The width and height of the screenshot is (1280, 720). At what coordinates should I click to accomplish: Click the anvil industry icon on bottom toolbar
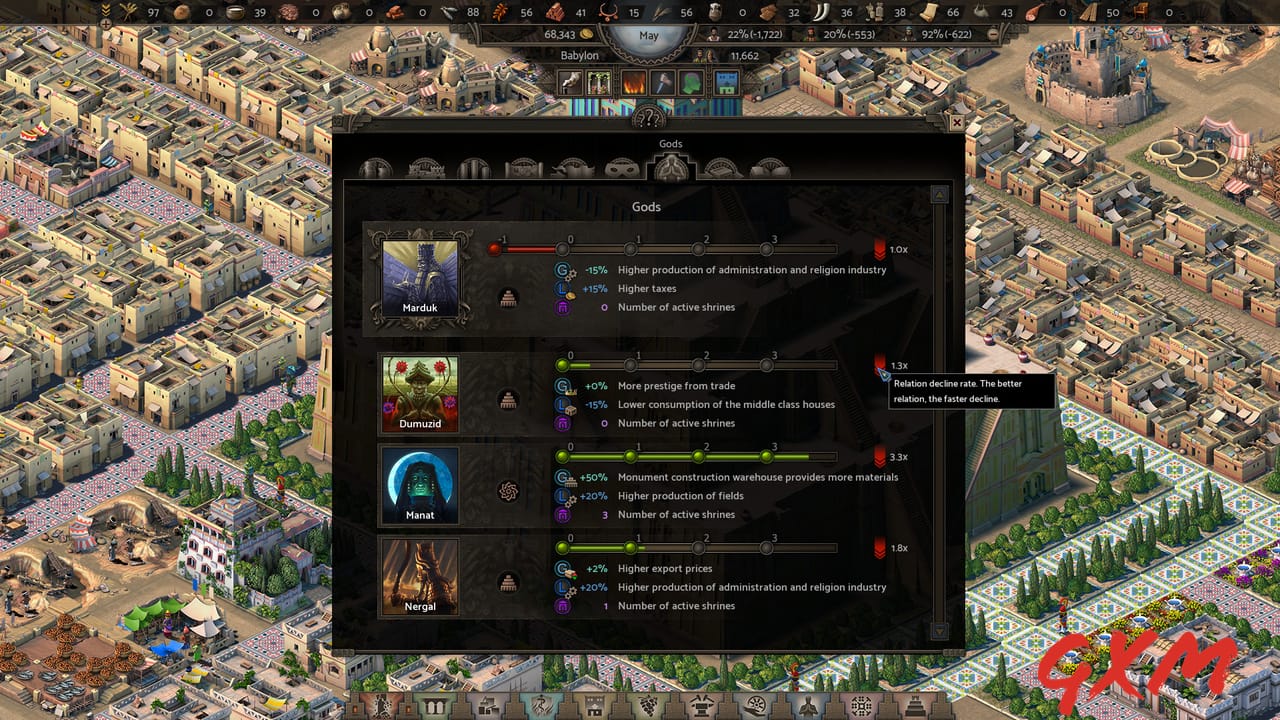[x=700, y=706]
